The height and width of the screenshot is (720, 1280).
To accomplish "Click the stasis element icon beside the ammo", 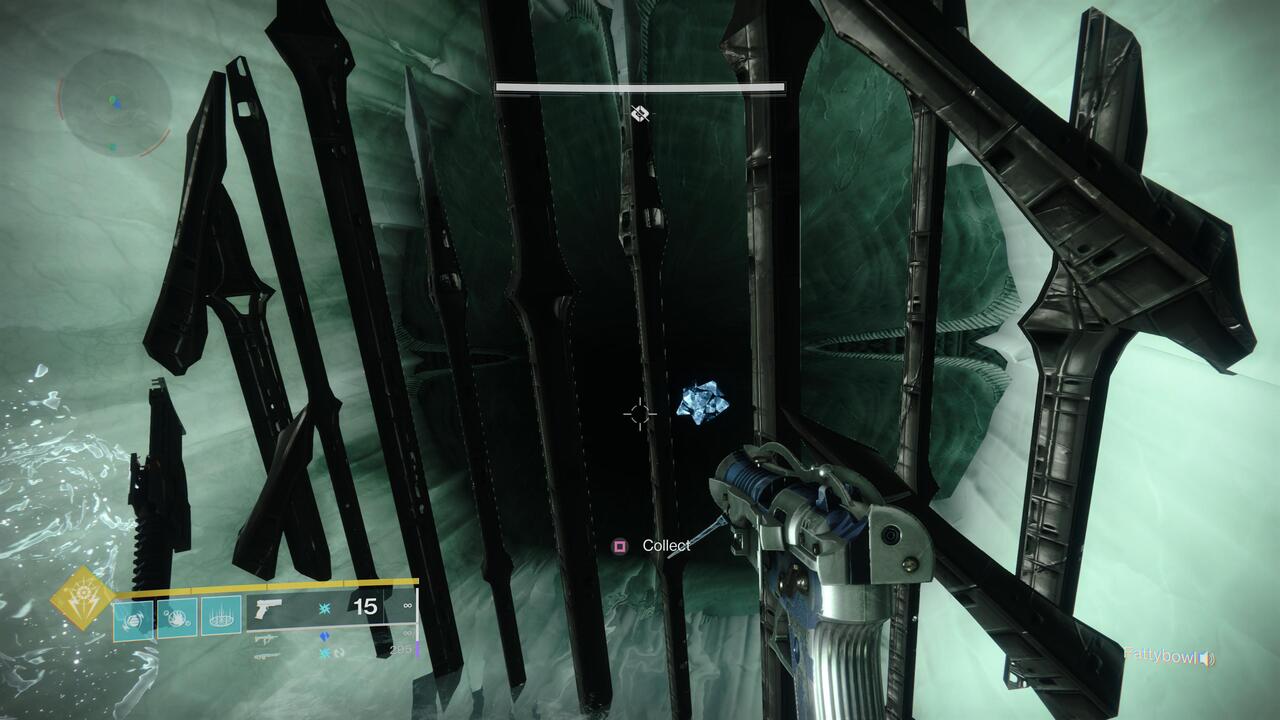I will pyautogui.click(x=326, y=608).
